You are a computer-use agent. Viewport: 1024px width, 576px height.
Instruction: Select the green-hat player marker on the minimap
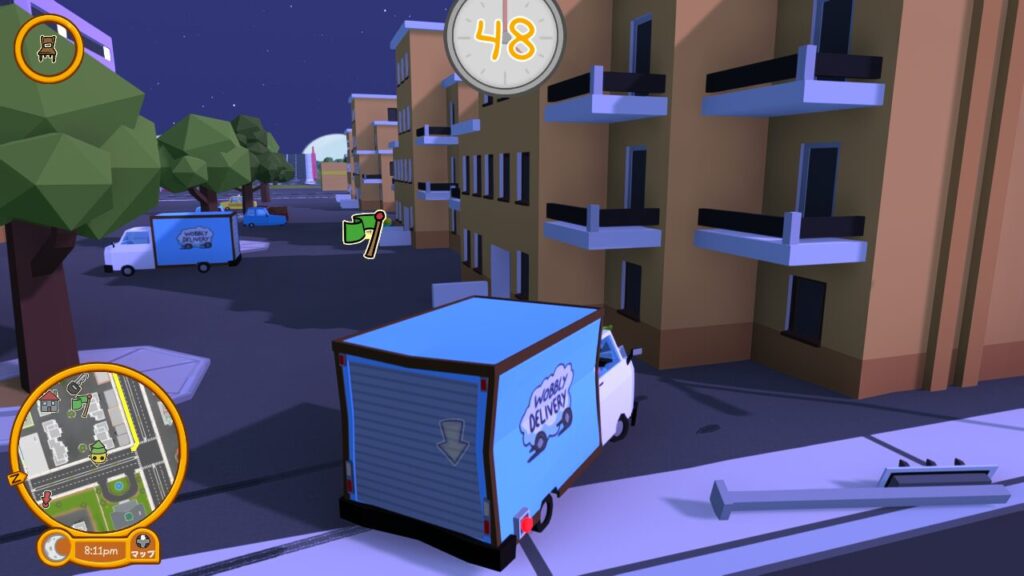coord(98,452)
